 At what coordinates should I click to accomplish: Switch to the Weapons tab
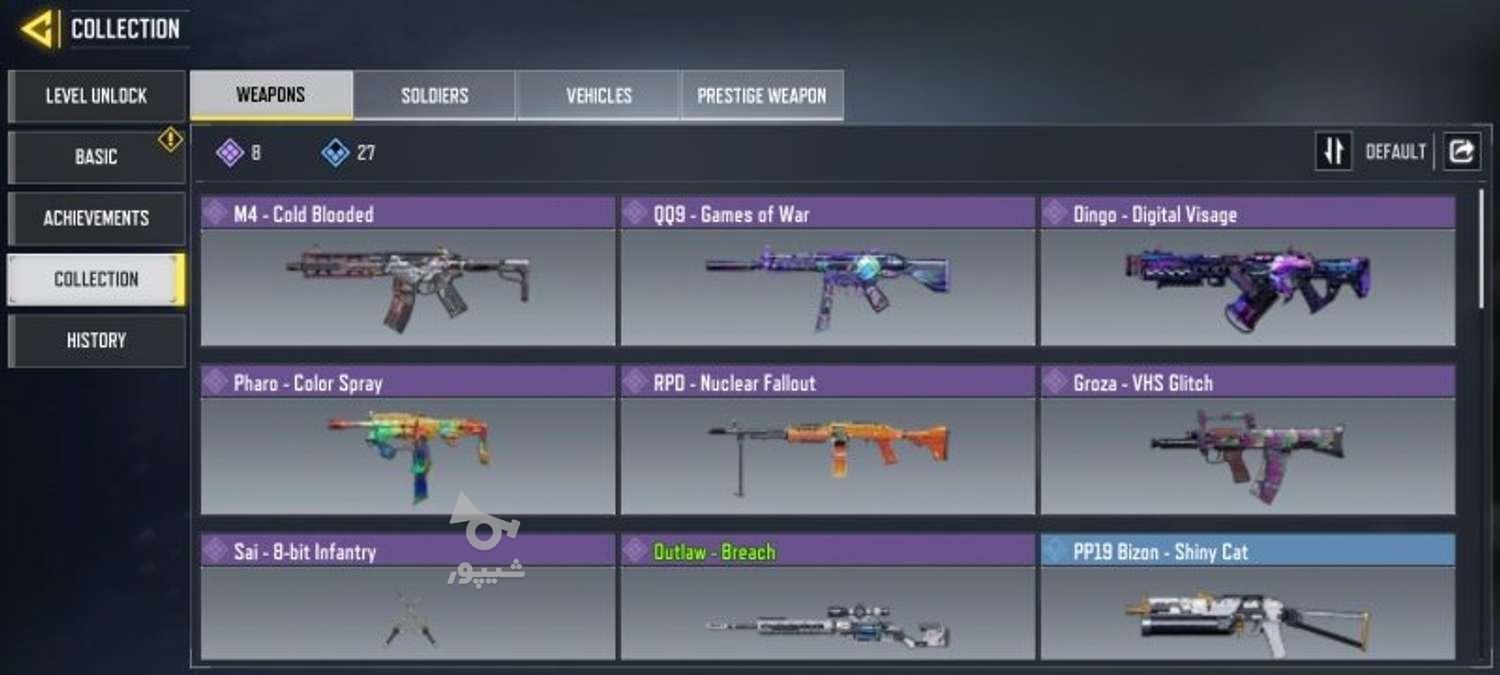pyautogui.click(x=271, y=96)
